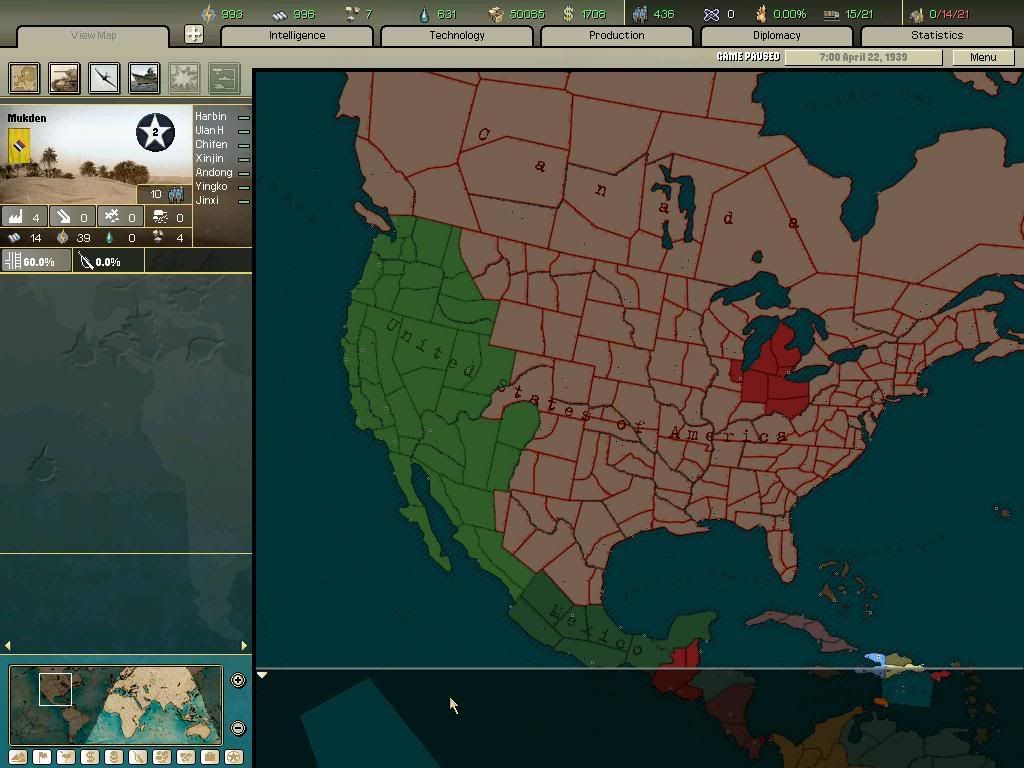The image size is (1024, 768).
Task: Switch to the flag map mode
Action: point(42,757)
